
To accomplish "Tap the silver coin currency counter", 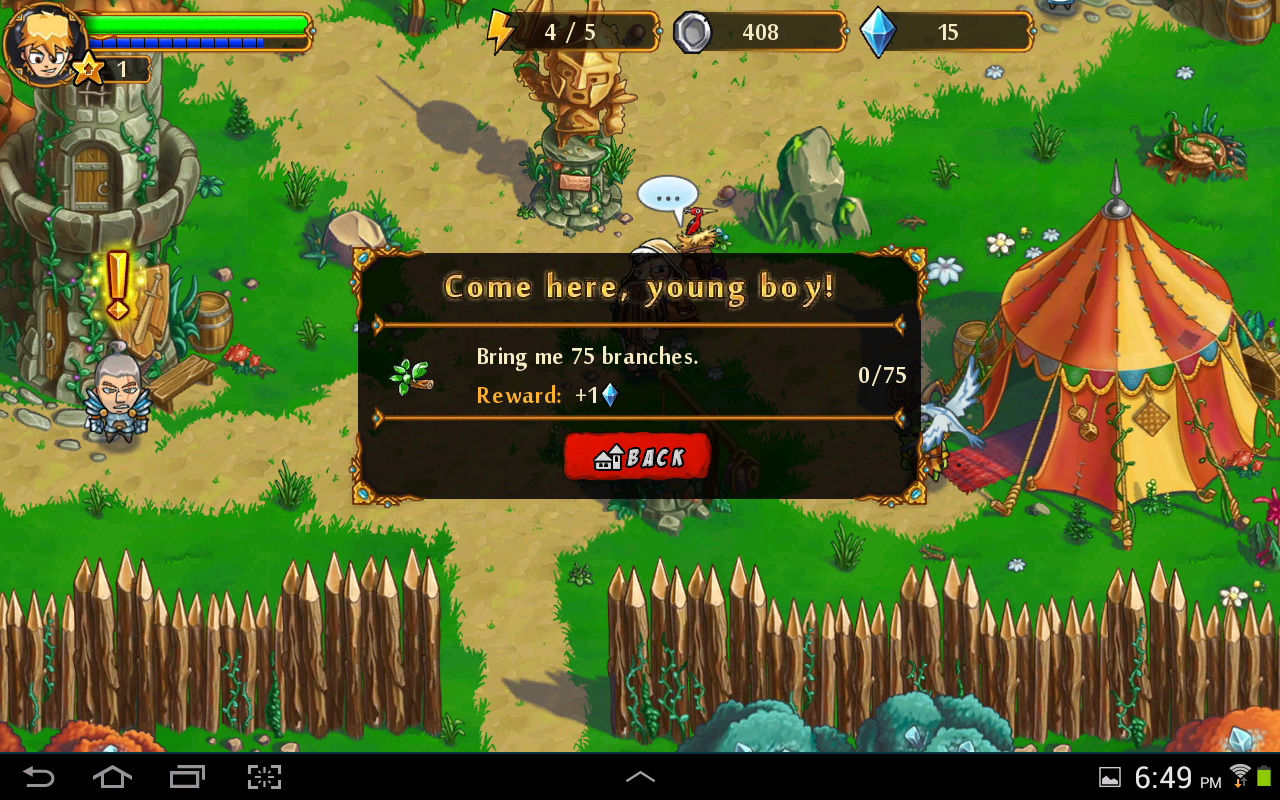I will coord(759,32).
